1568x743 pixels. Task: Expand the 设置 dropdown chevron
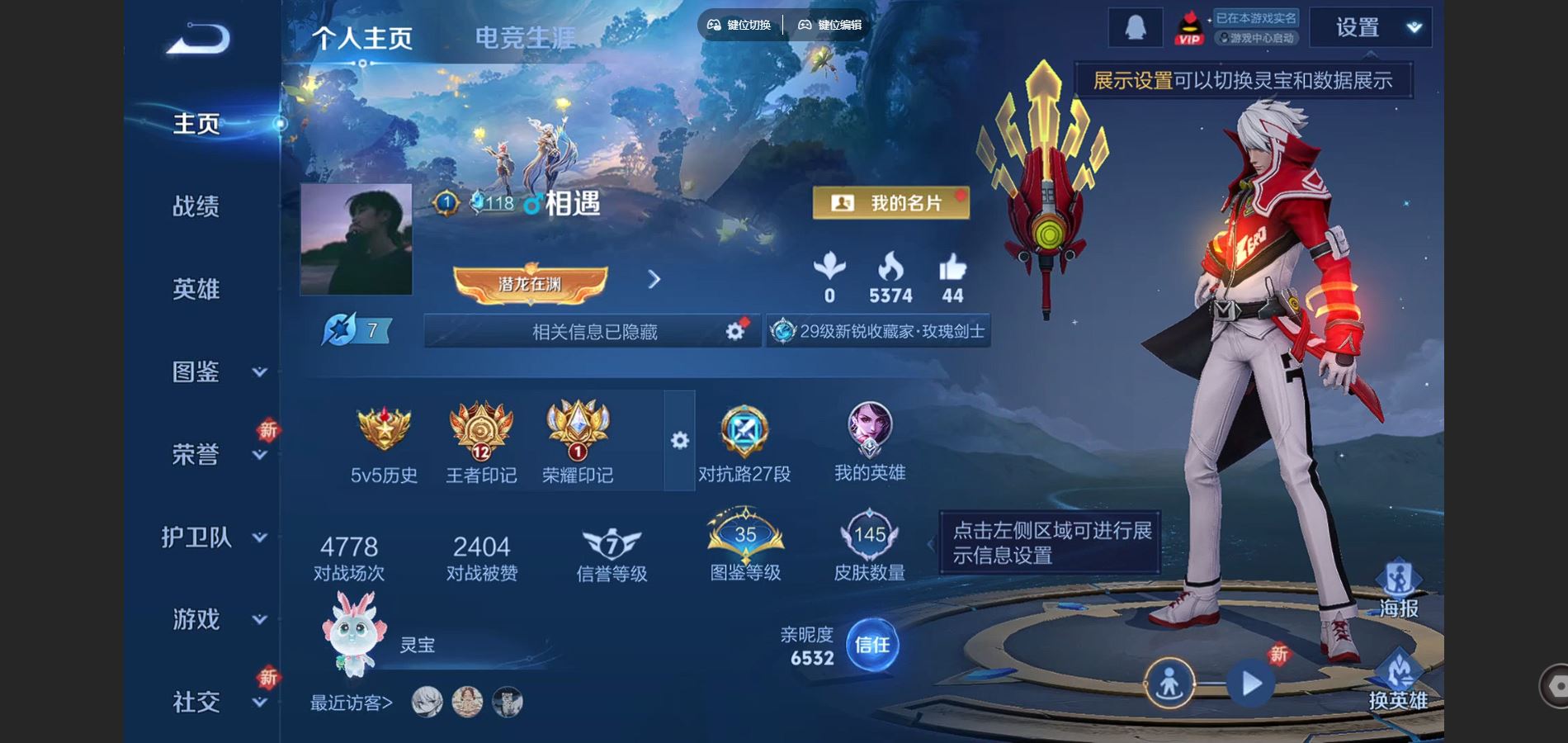[1414, 26]
